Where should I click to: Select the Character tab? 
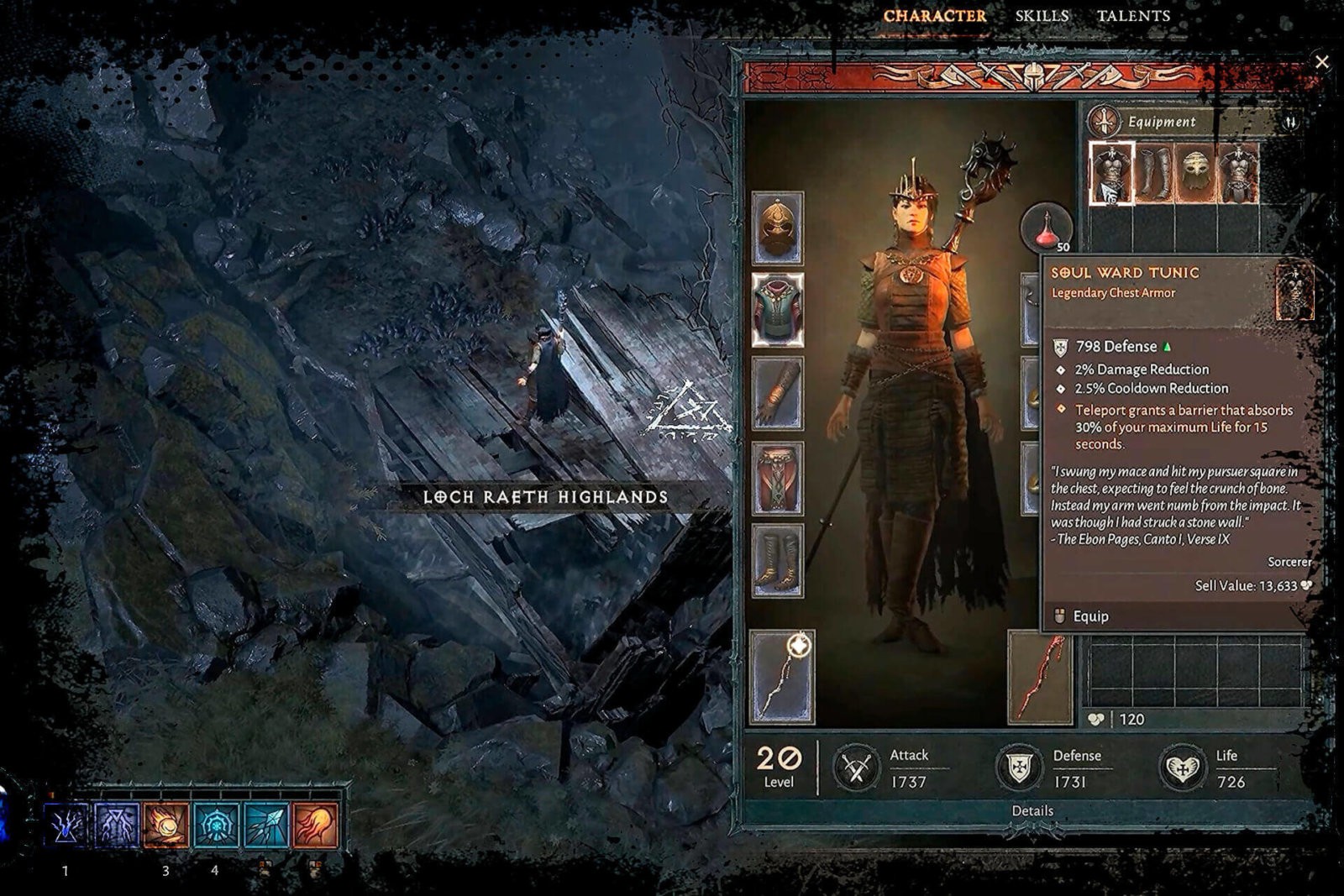pos(935,15)
